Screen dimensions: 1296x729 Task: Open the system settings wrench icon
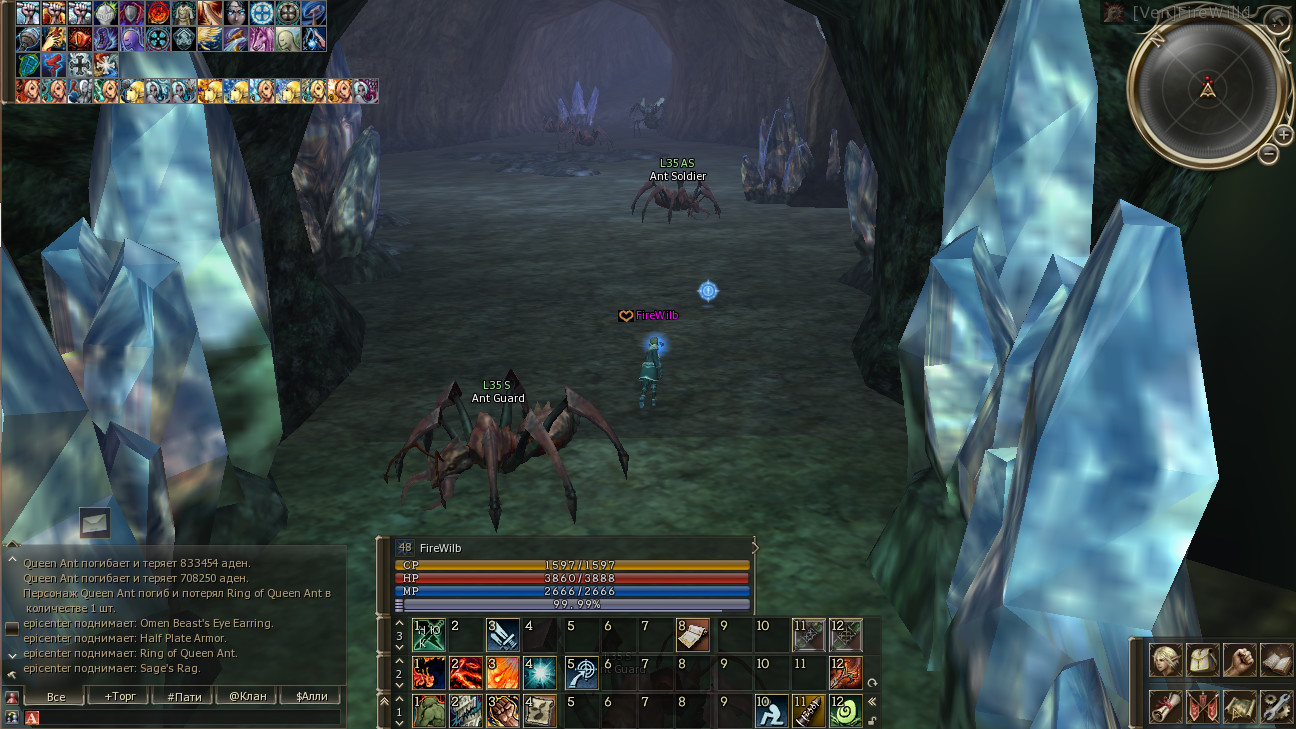pos(1277,707)
